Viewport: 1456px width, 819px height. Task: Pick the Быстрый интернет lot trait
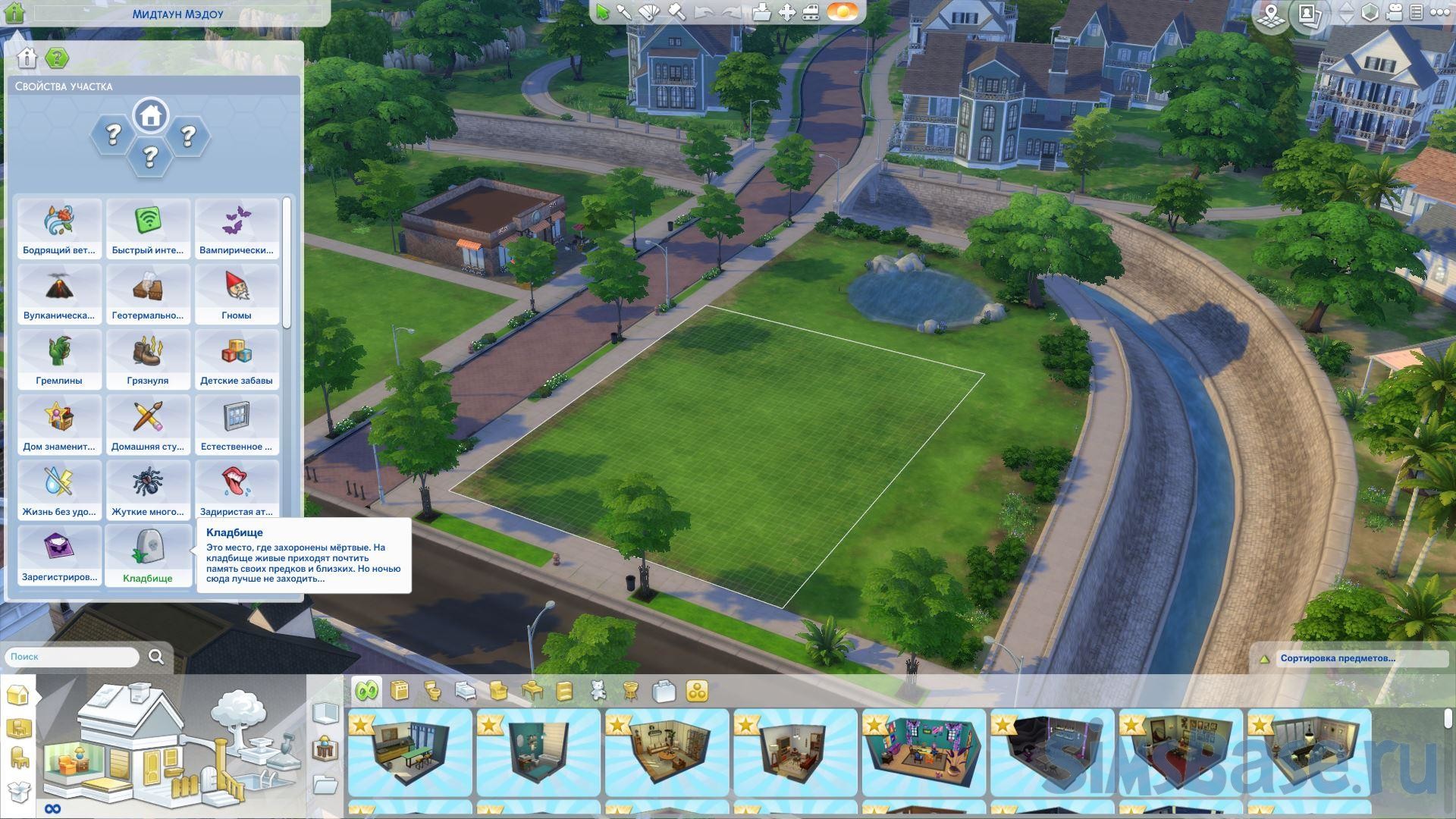148,228
